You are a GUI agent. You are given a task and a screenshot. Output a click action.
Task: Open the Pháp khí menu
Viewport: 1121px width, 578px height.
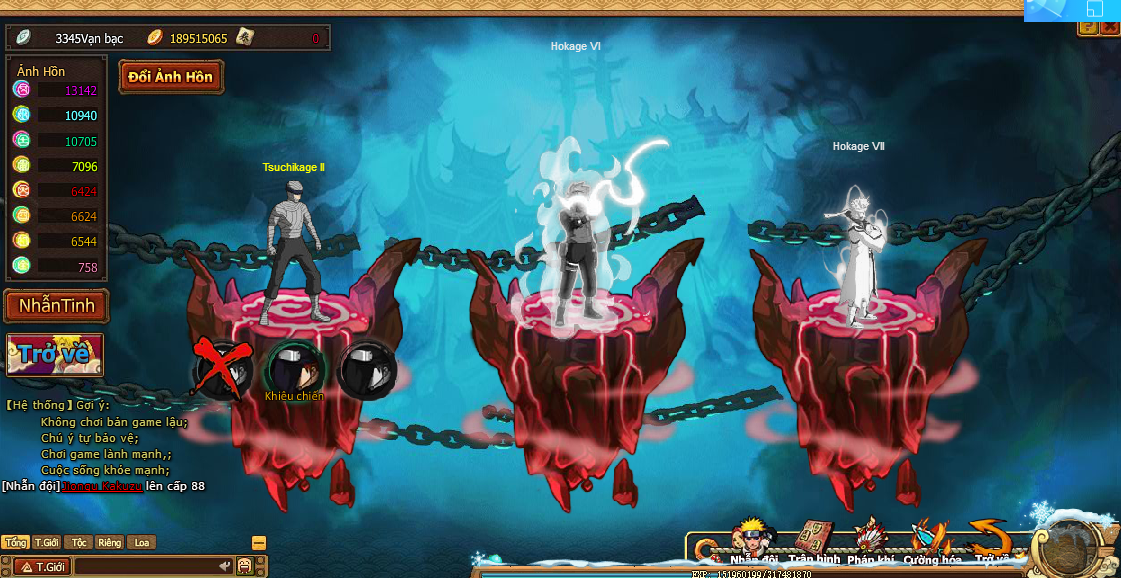point(870,541)
